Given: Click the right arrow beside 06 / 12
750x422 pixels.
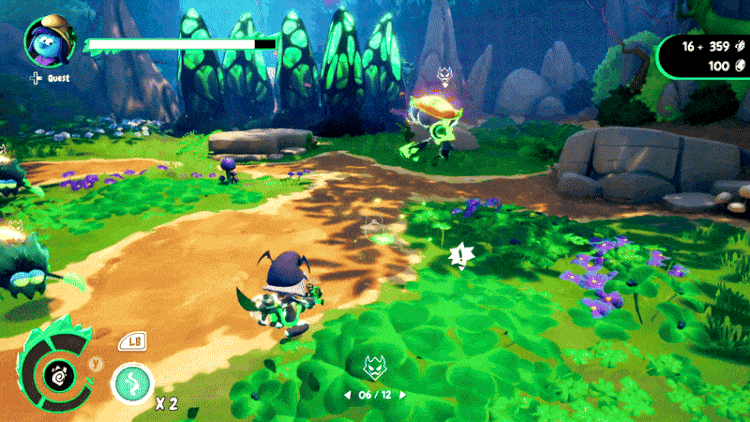Looking at the screenshot, I should pyautogui.click(x=402, y=394).
